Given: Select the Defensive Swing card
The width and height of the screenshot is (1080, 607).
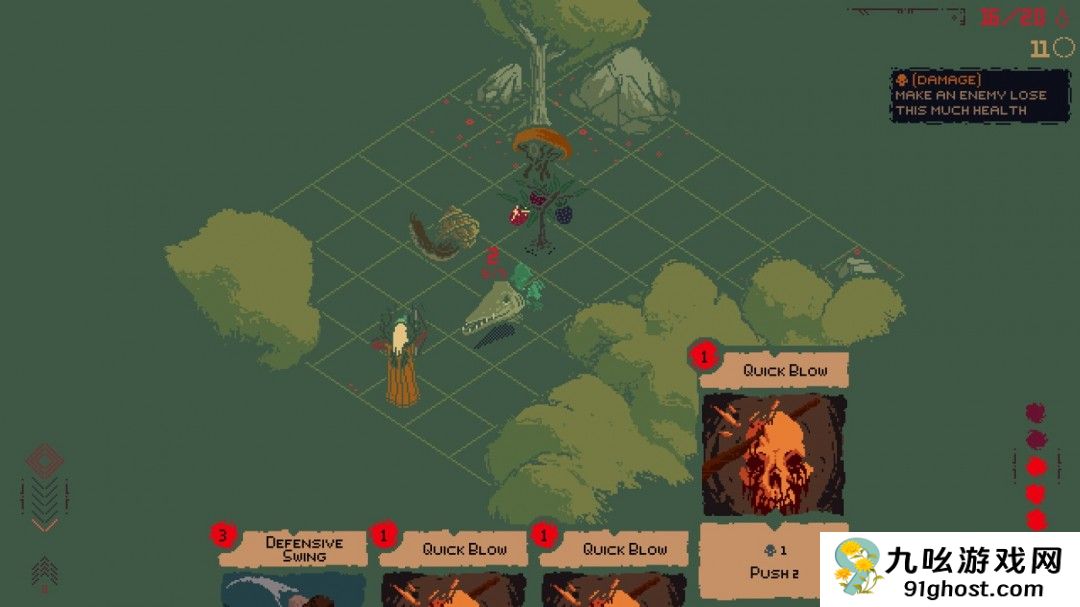Looking at the screenshot, I should tap(292, 565).
